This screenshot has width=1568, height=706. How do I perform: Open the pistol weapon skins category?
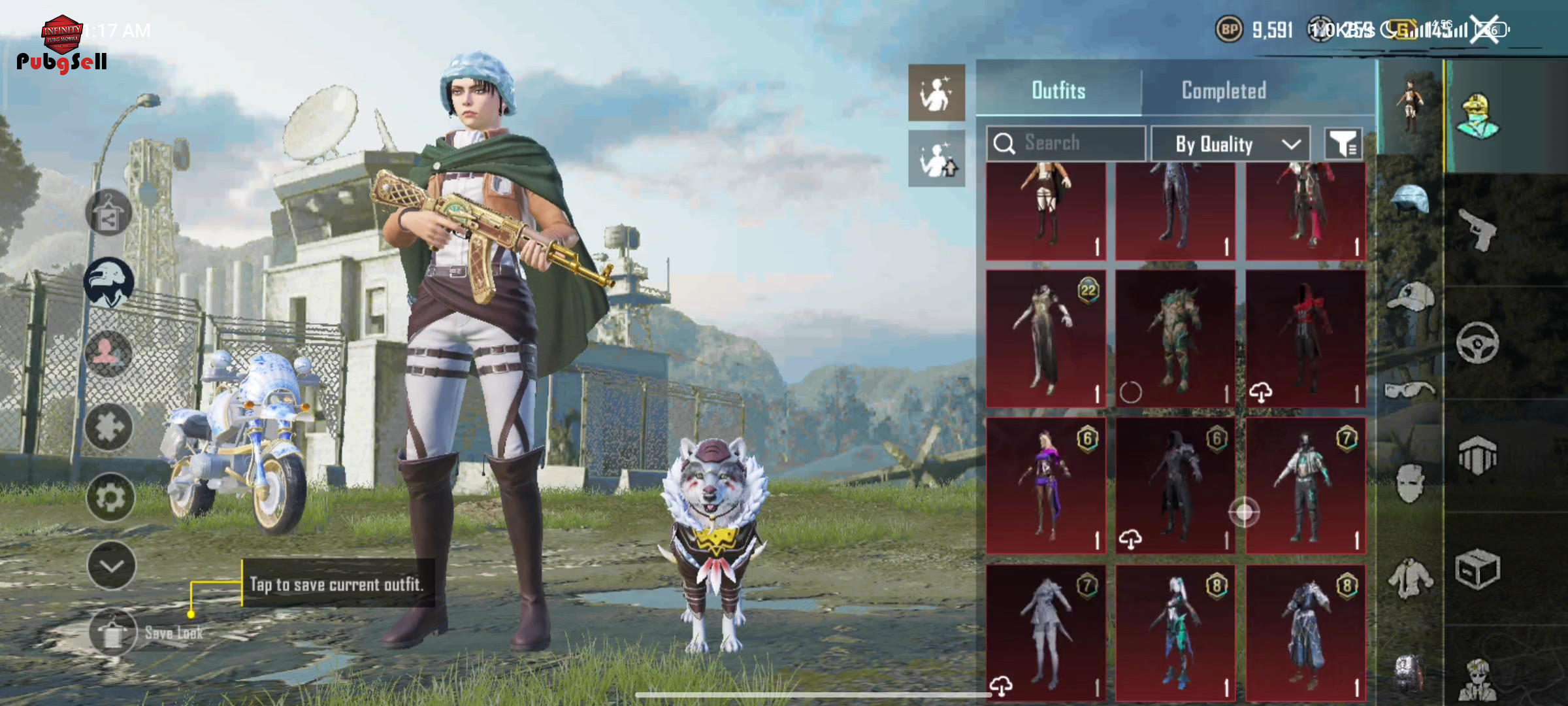point(1478,229)
